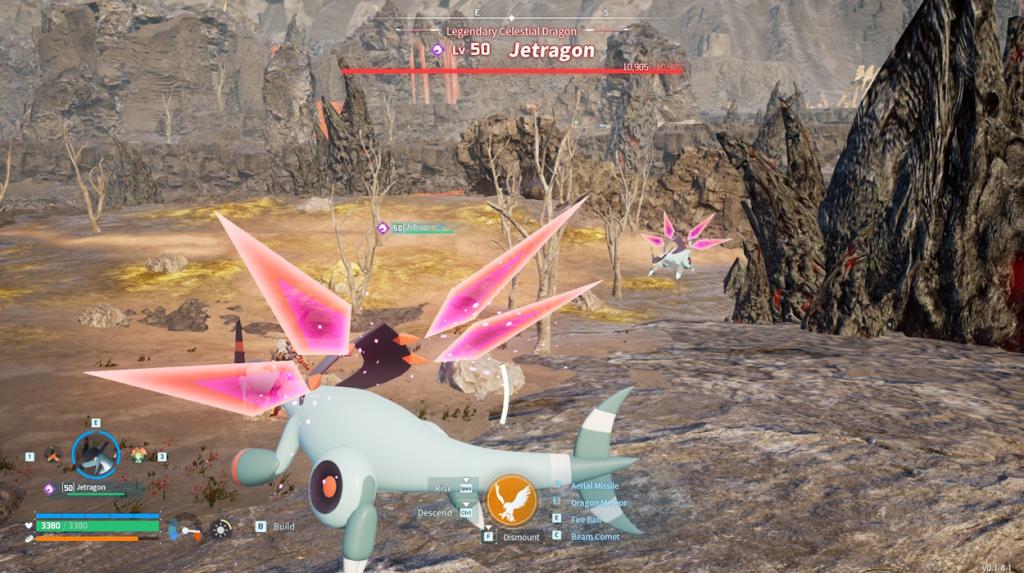Choose the Dismount action label

(x=521, y=537)
